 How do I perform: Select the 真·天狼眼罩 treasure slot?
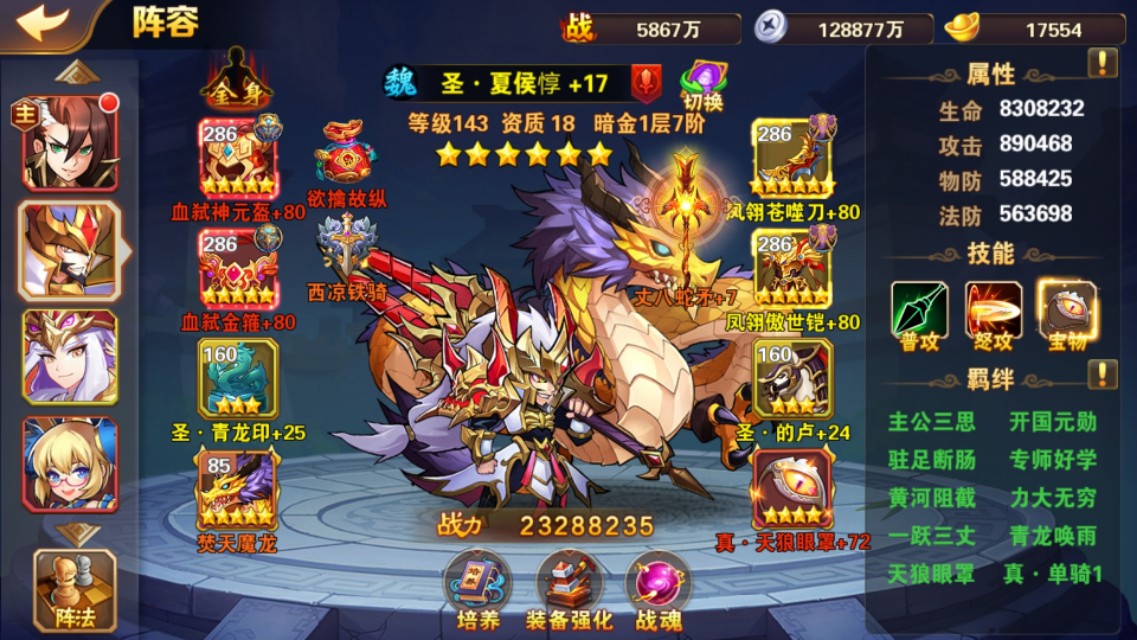[792, 489]
